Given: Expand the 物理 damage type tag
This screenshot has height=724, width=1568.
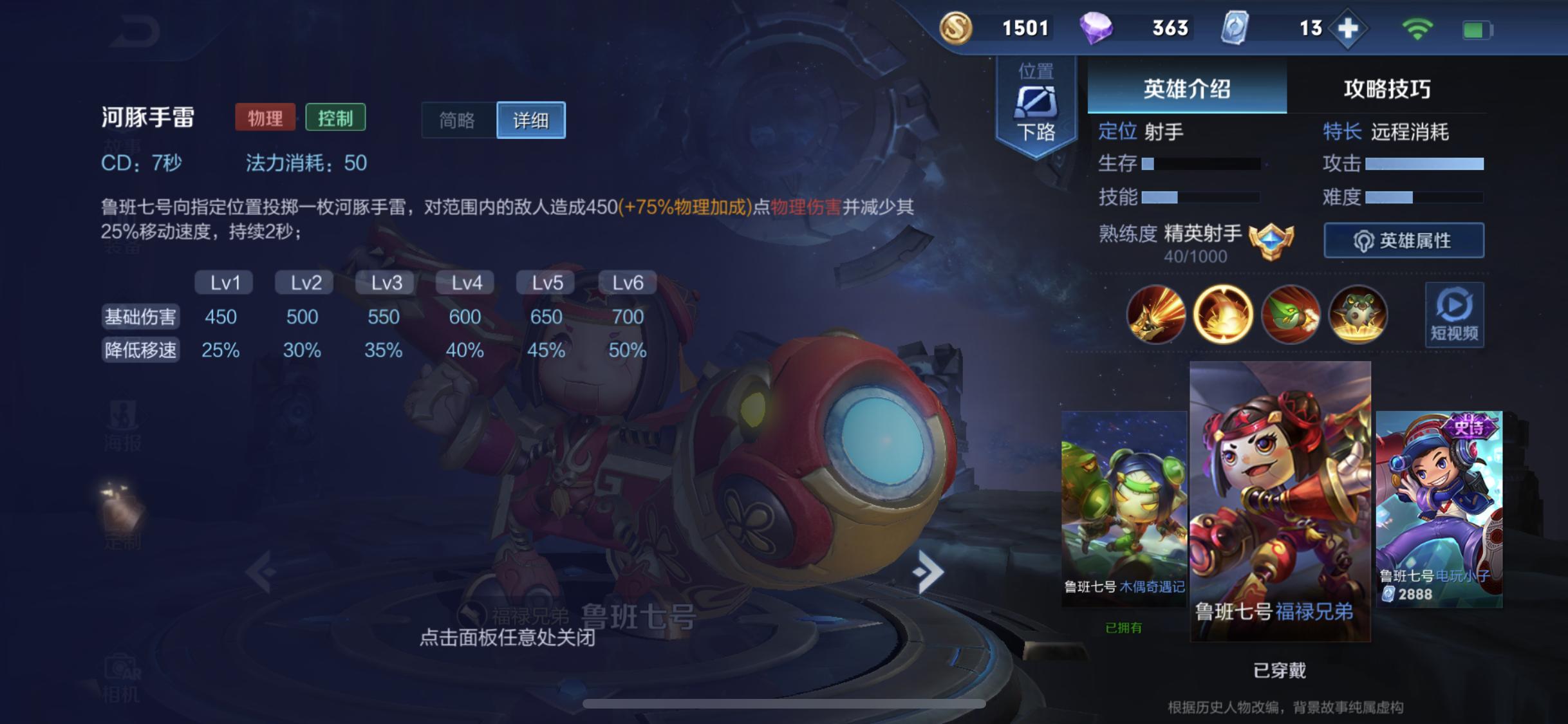Looking at the screenshot, I should pyautogui.click(x=264, y=118).
